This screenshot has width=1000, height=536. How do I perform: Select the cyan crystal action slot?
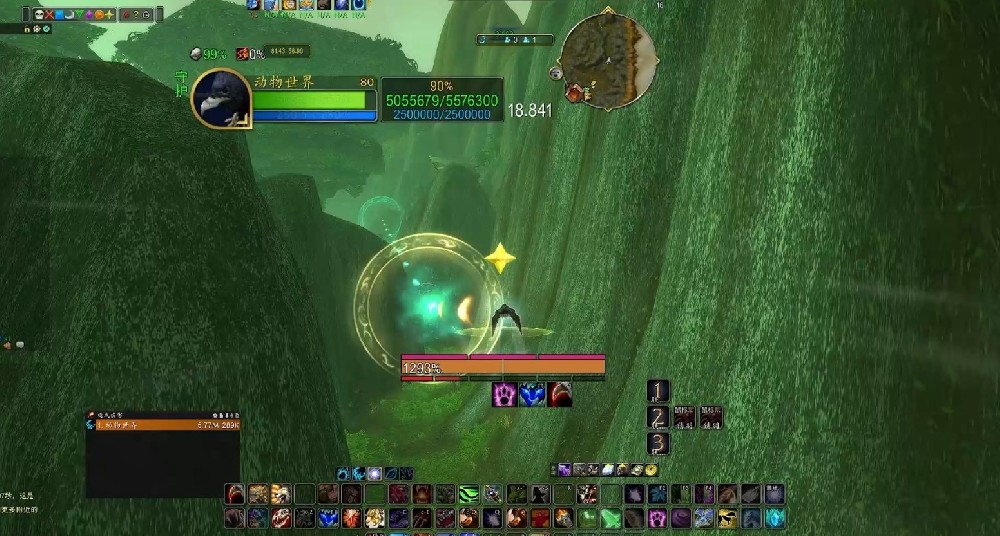click(x=776, y=518)
